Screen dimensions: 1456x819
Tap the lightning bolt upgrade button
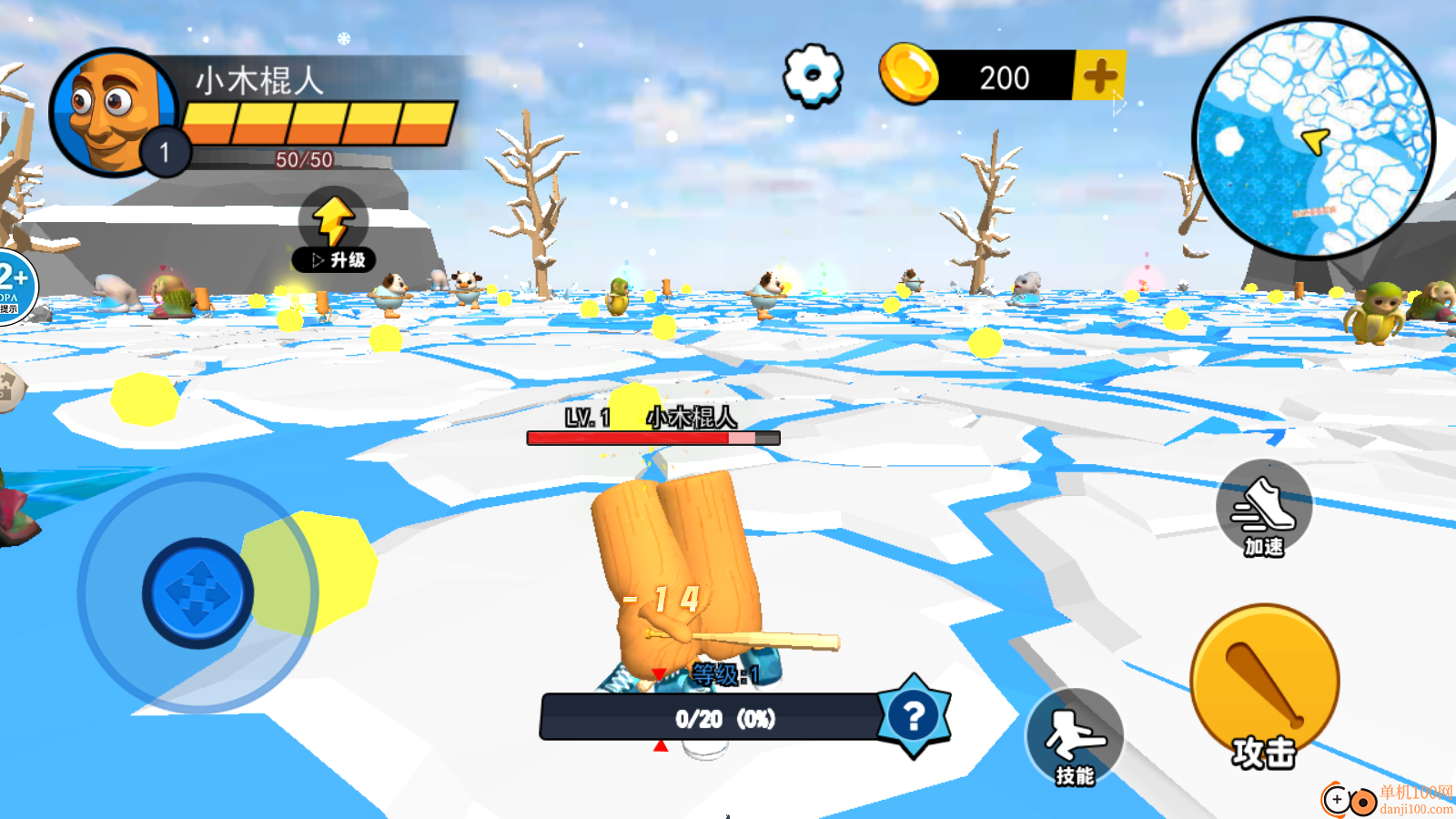coord(334,231)
